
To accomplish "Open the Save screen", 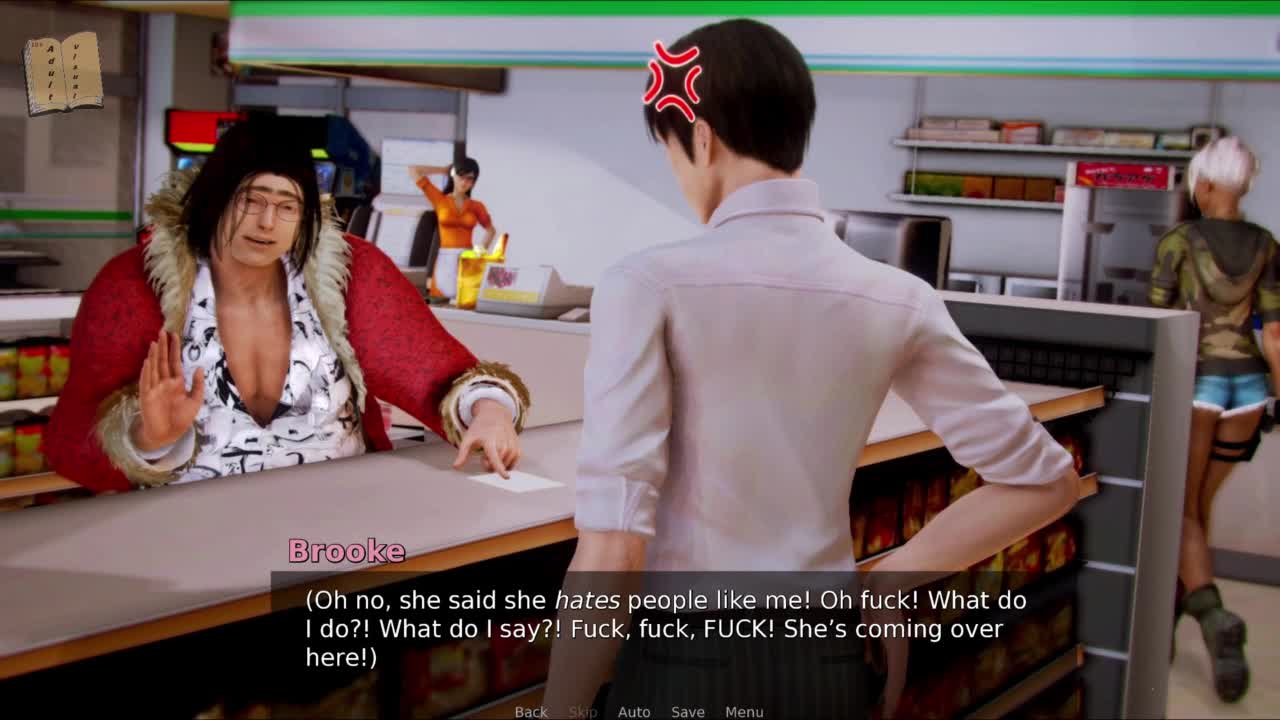I will (x=688, y=712).
